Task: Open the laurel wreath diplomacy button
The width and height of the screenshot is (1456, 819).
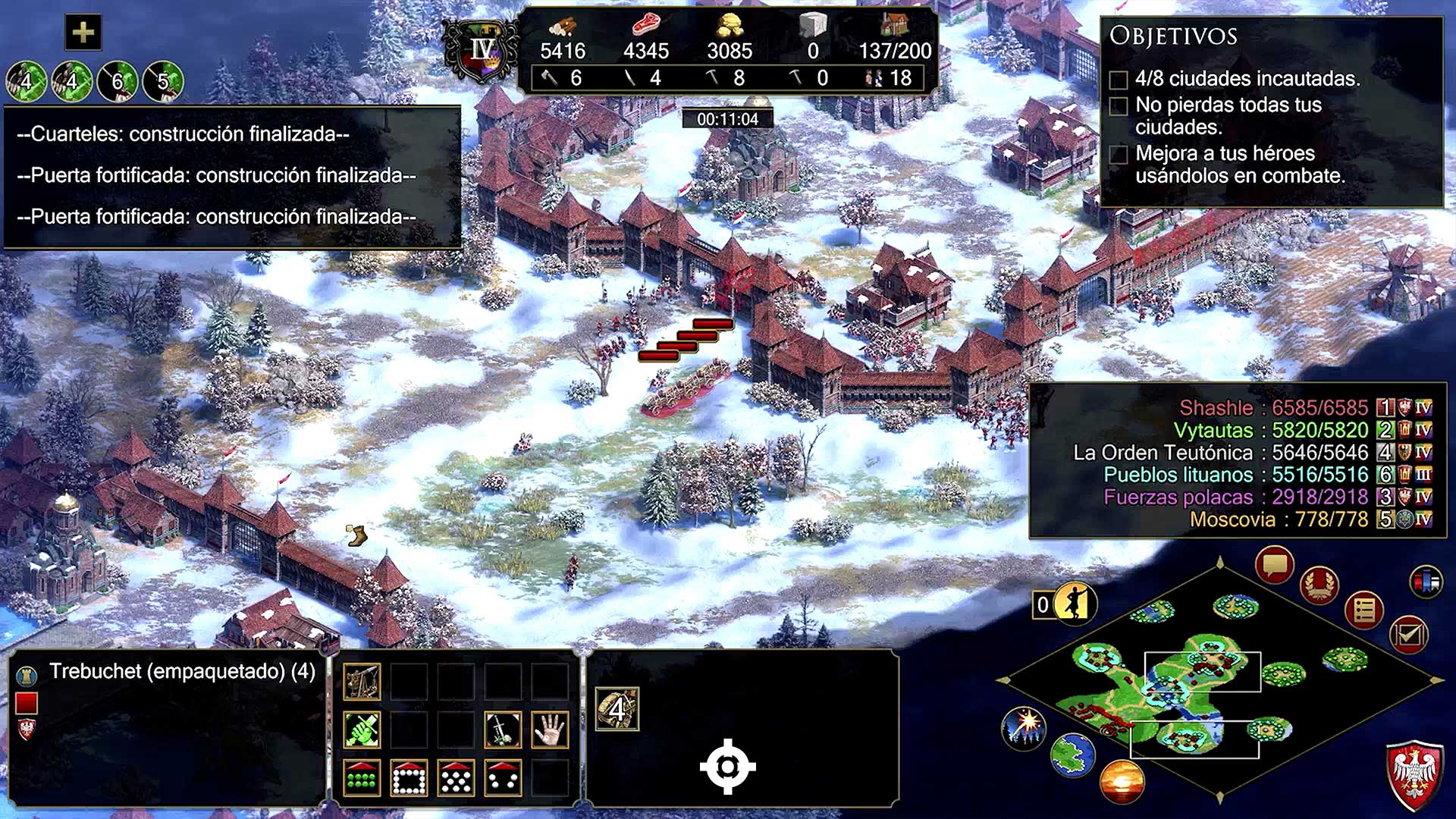Action: tap(1319, 585)
